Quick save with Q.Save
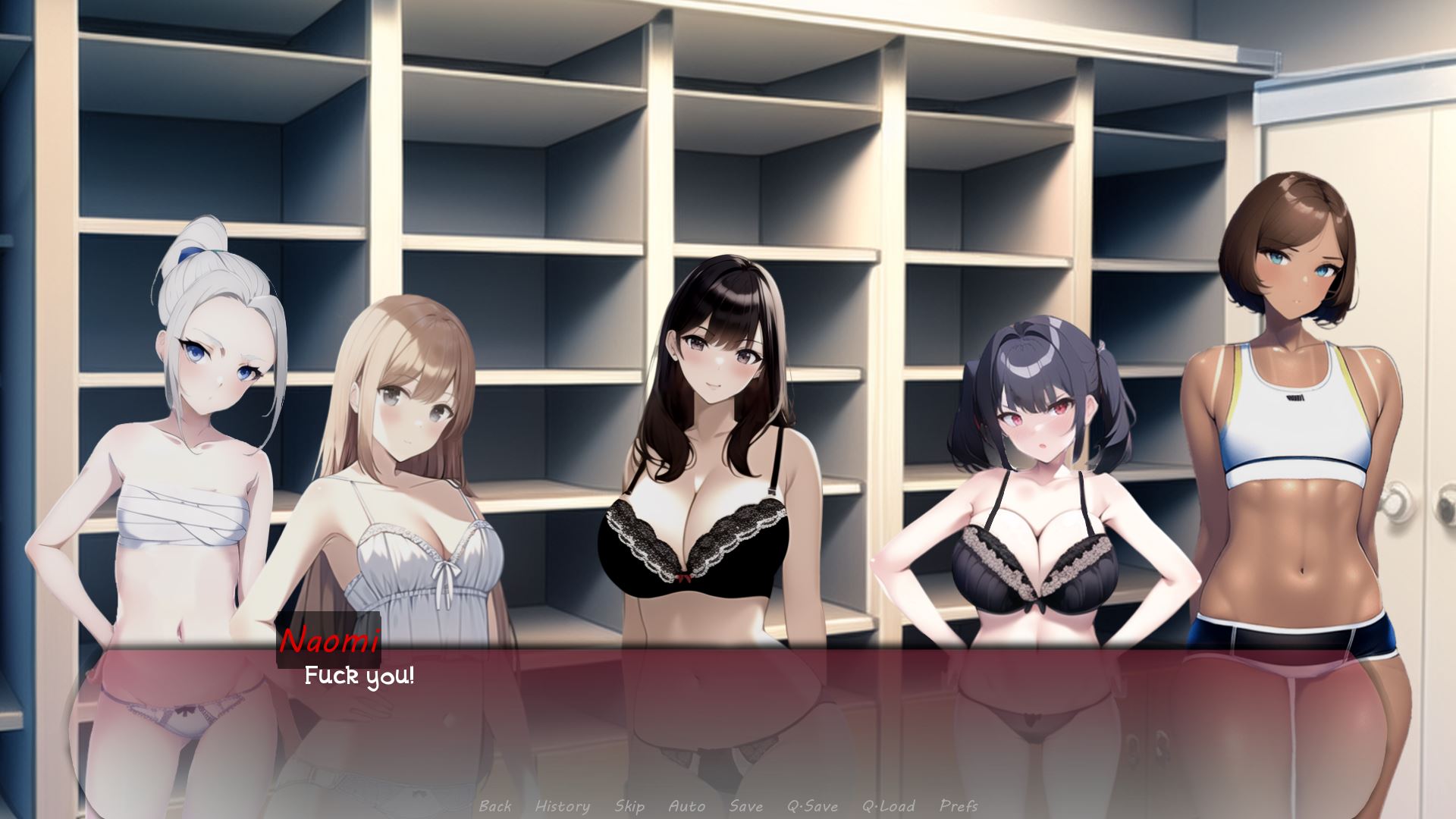 coord(812,806)
